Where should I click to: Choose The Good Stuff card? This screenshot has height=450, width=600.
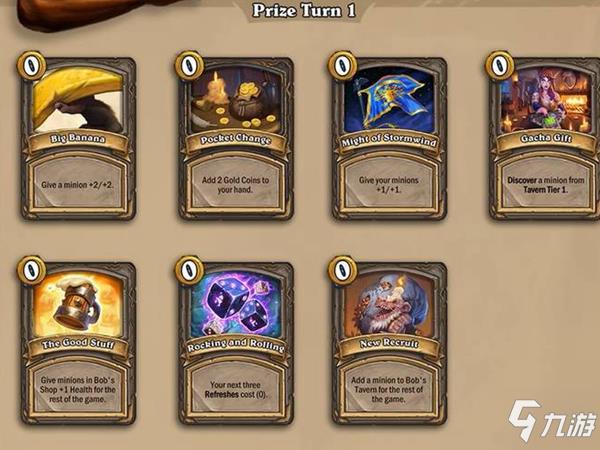coord(80,342)
